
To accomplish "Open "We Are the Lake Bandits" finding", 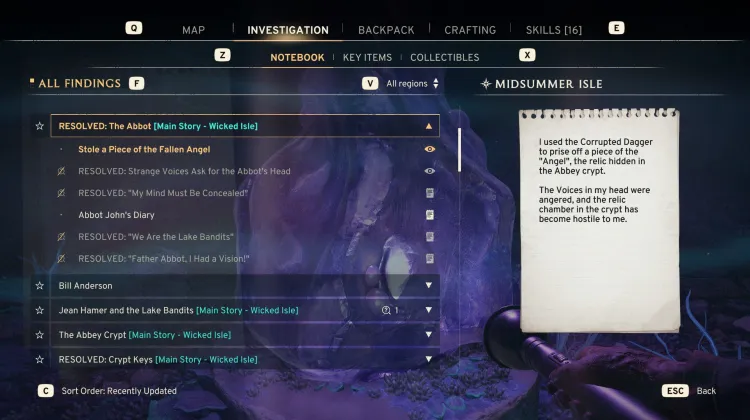I will pos(156,237).
